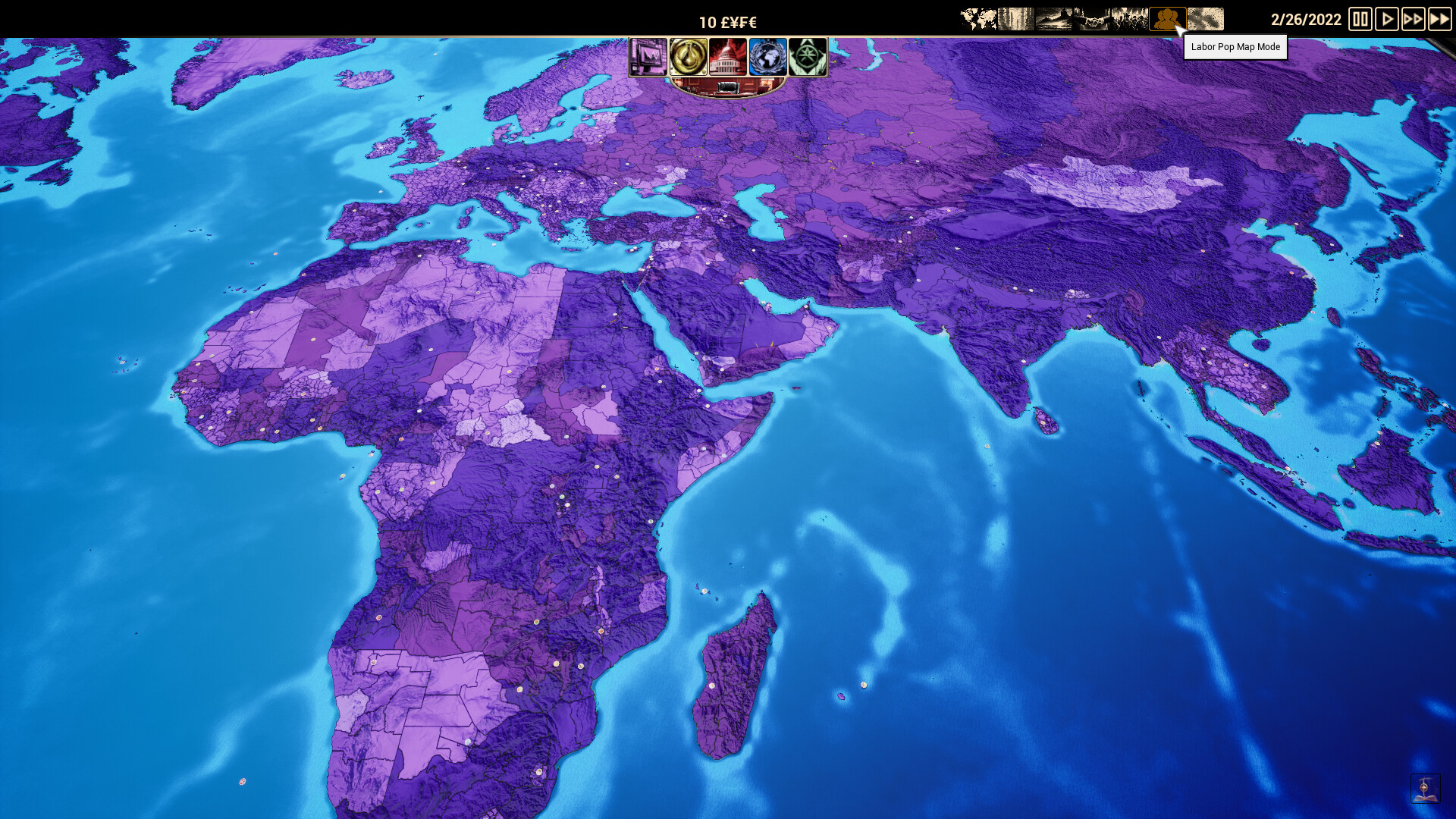1456x819 pixels.
Task: Pause the game simulation
Action: point(1361,20)
